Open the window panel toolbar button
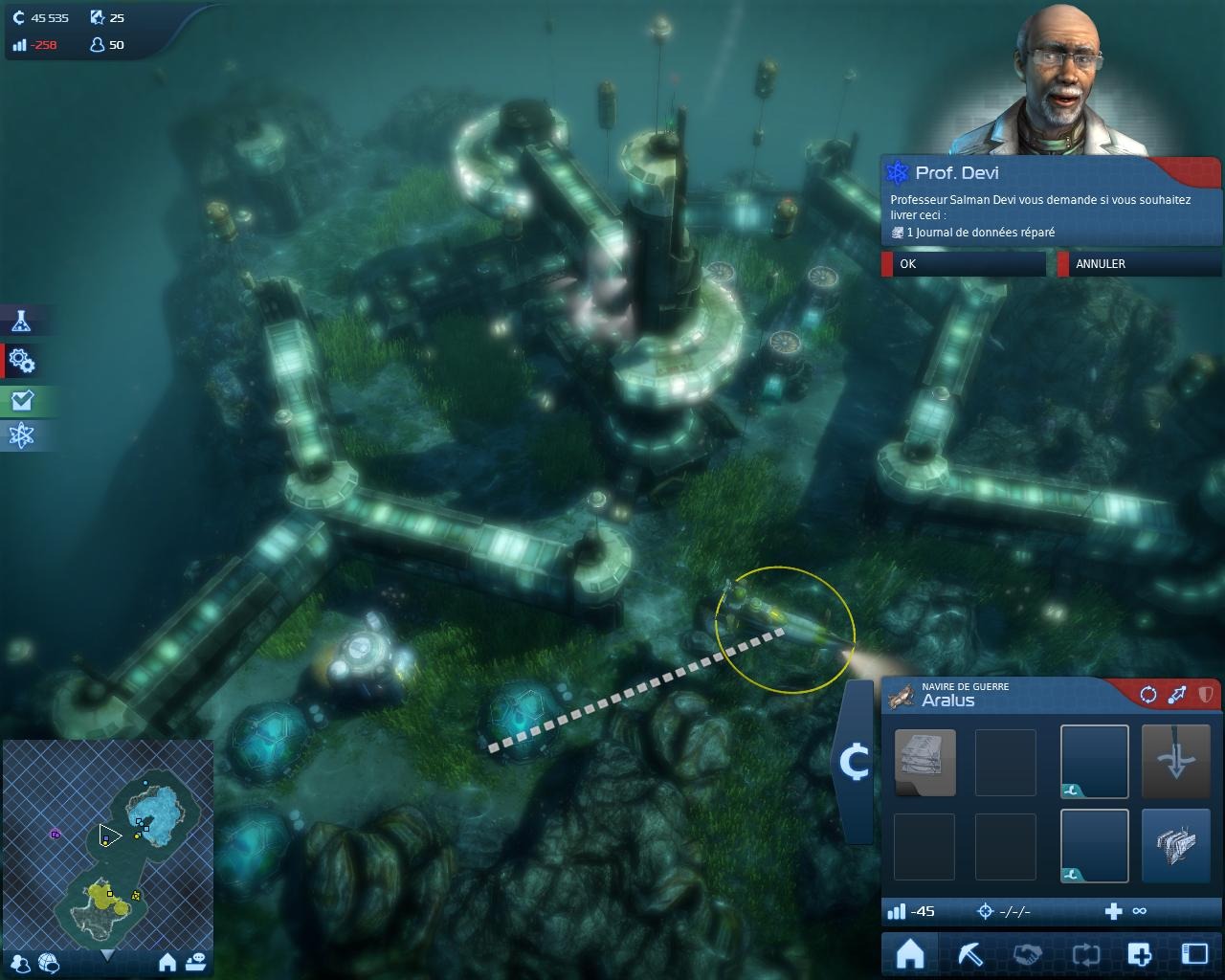 (1194, 954)
